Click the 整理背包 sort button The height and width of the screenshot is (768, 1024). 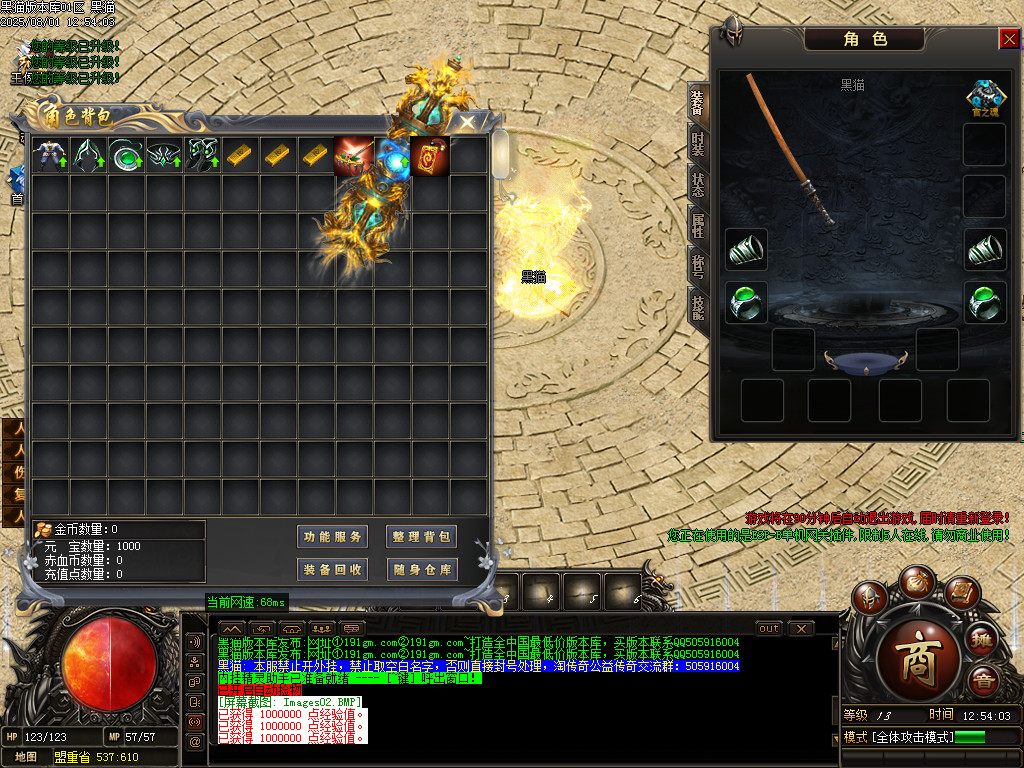[422, 537]
